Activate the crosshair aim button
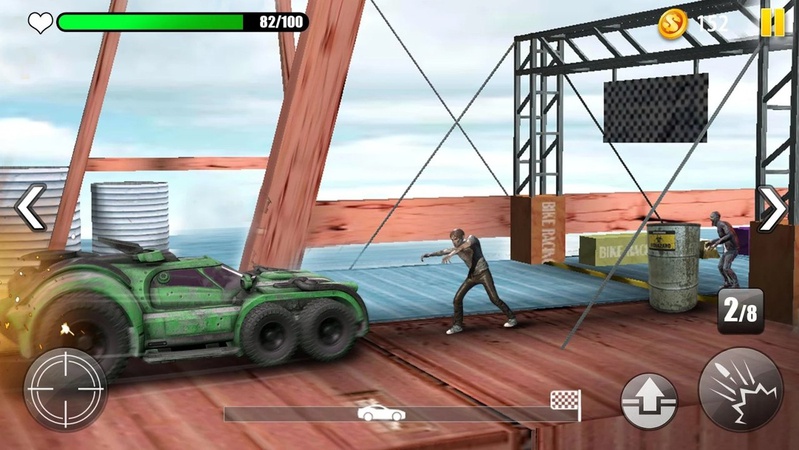This screenshot has width=799, height=450. pyautogui.click(x=65, y=389)
